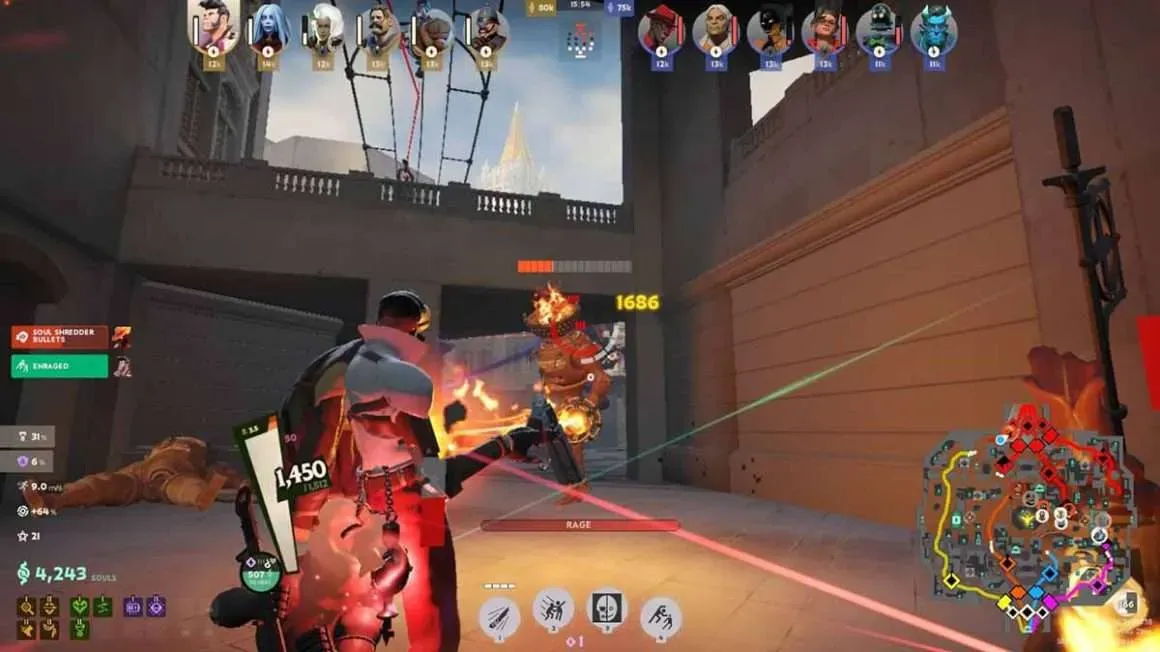Image resolution: width=1160 pixels, height=652 pixels.
Task: Open the minimap
Action: click(1025, 520)
